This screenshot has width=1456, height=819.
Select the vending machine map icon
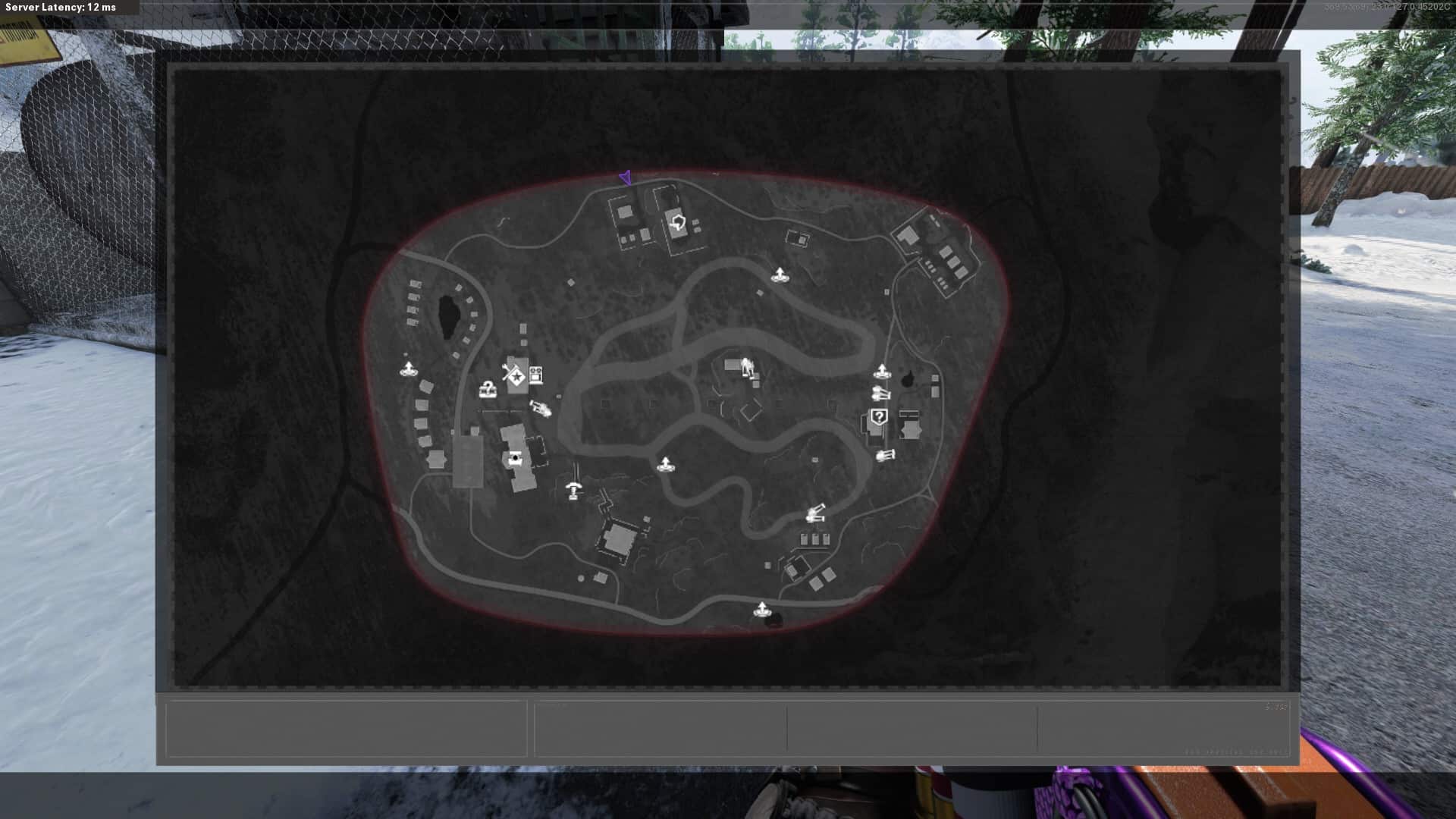click(536, 374)
